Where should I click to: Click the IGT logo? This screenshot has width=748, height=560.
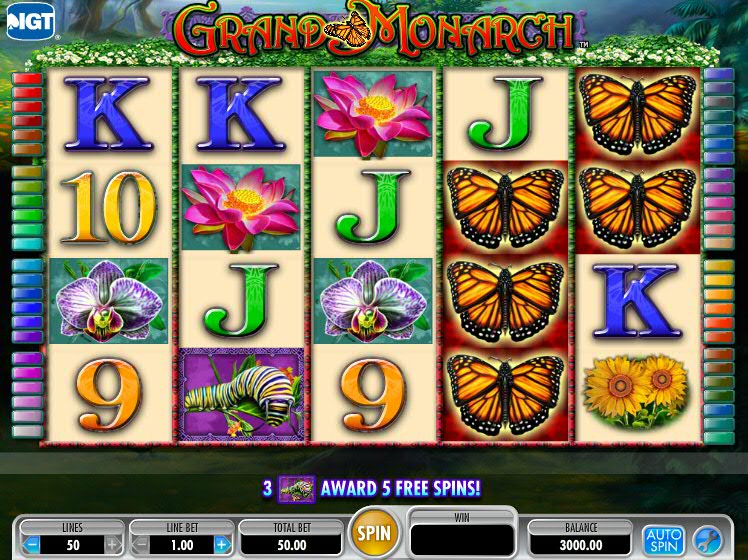tap(30, 21)
